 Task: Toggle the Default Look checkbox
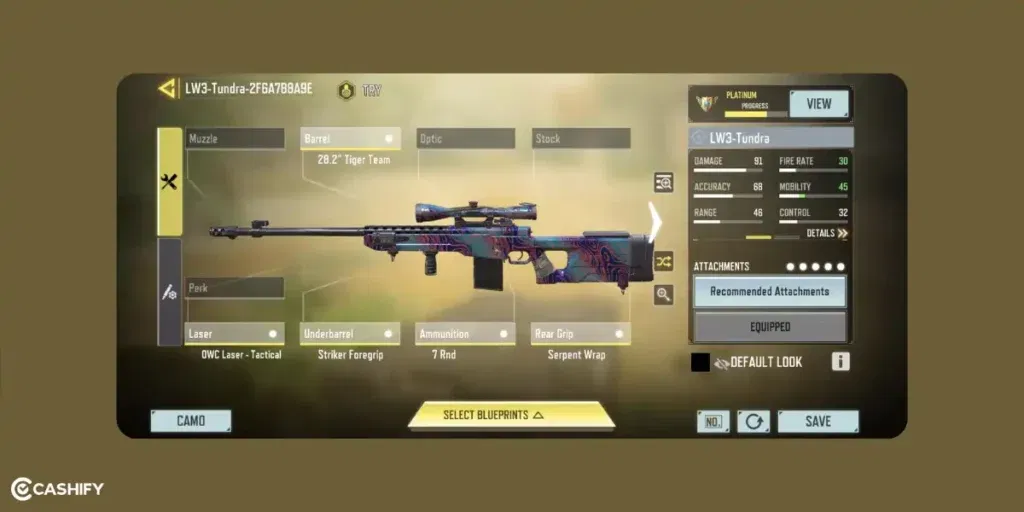[x=701, y=362]
